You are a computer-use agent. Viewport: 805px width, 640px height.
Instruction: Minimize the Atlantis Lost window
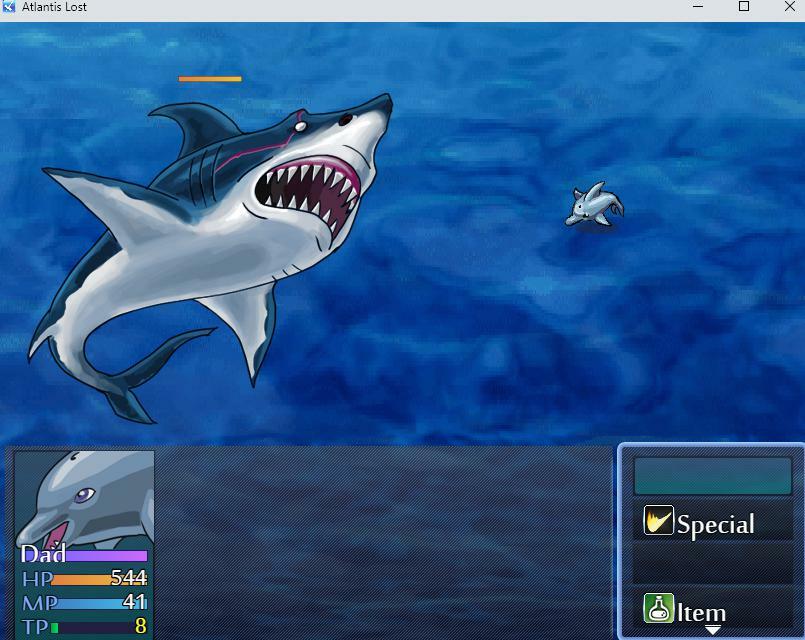point(698,7)
